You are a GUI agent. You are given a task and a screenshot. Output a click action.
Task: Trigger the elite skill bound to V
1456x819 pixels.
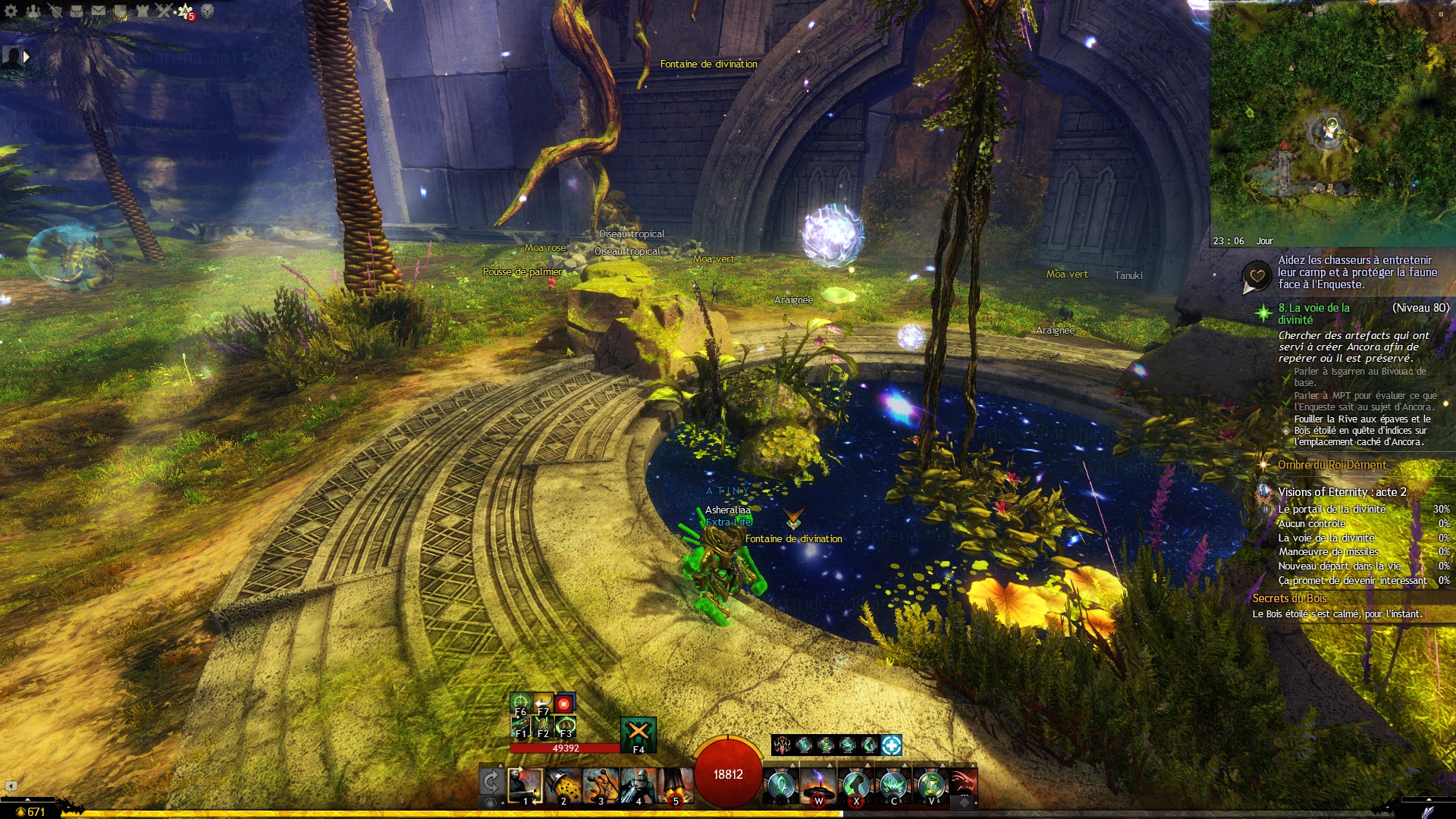930,785
